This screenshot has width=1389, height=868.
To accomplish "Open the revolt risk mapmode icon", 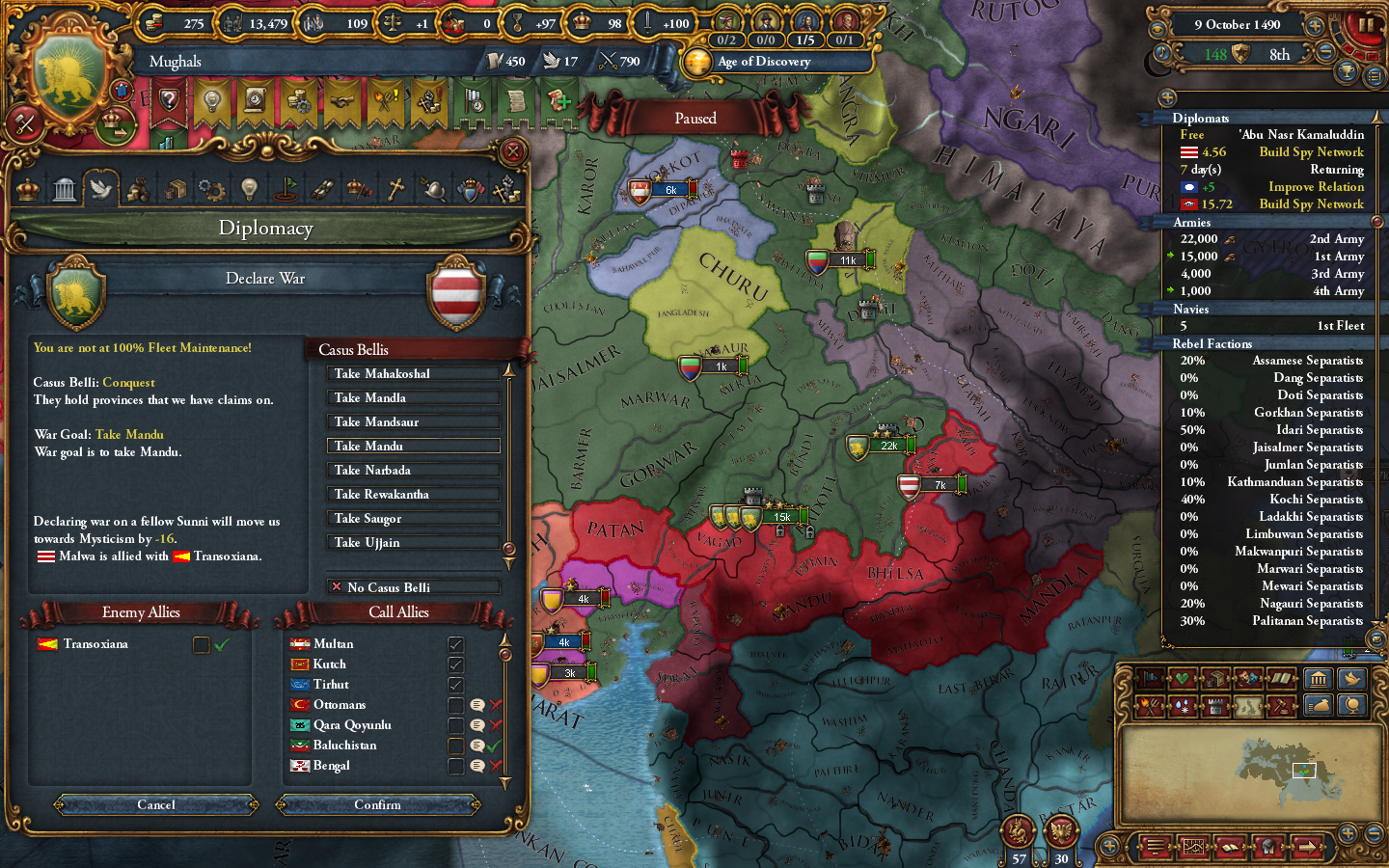I will click(1150, 705).
